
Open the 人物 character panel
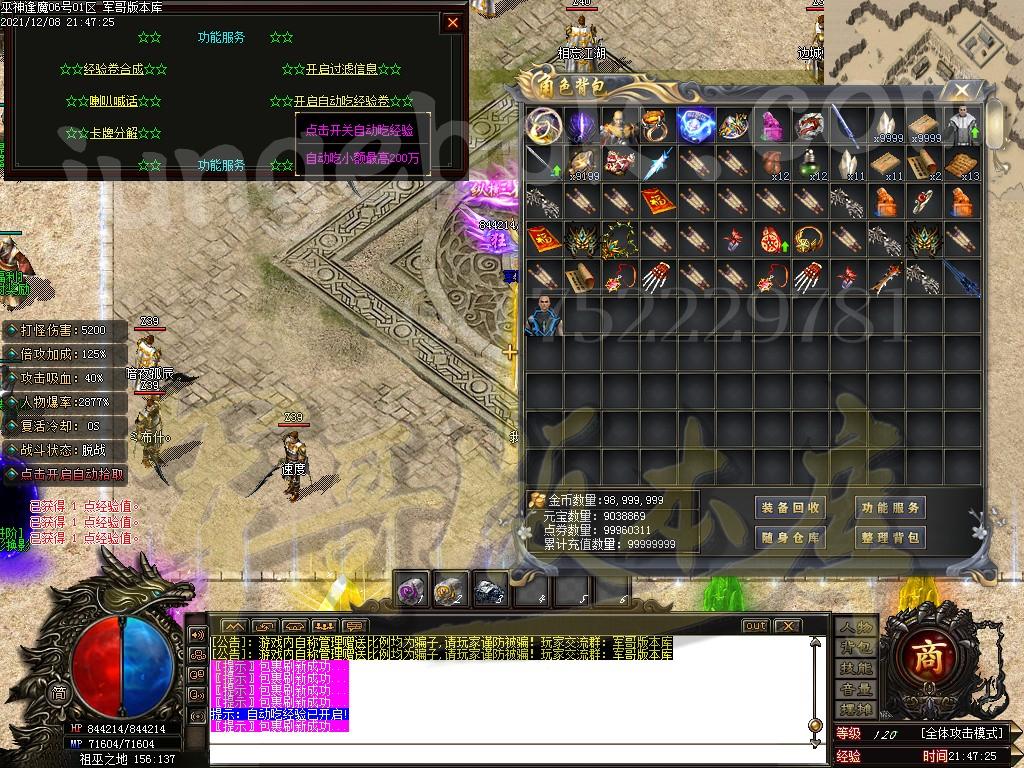point(855,627)
